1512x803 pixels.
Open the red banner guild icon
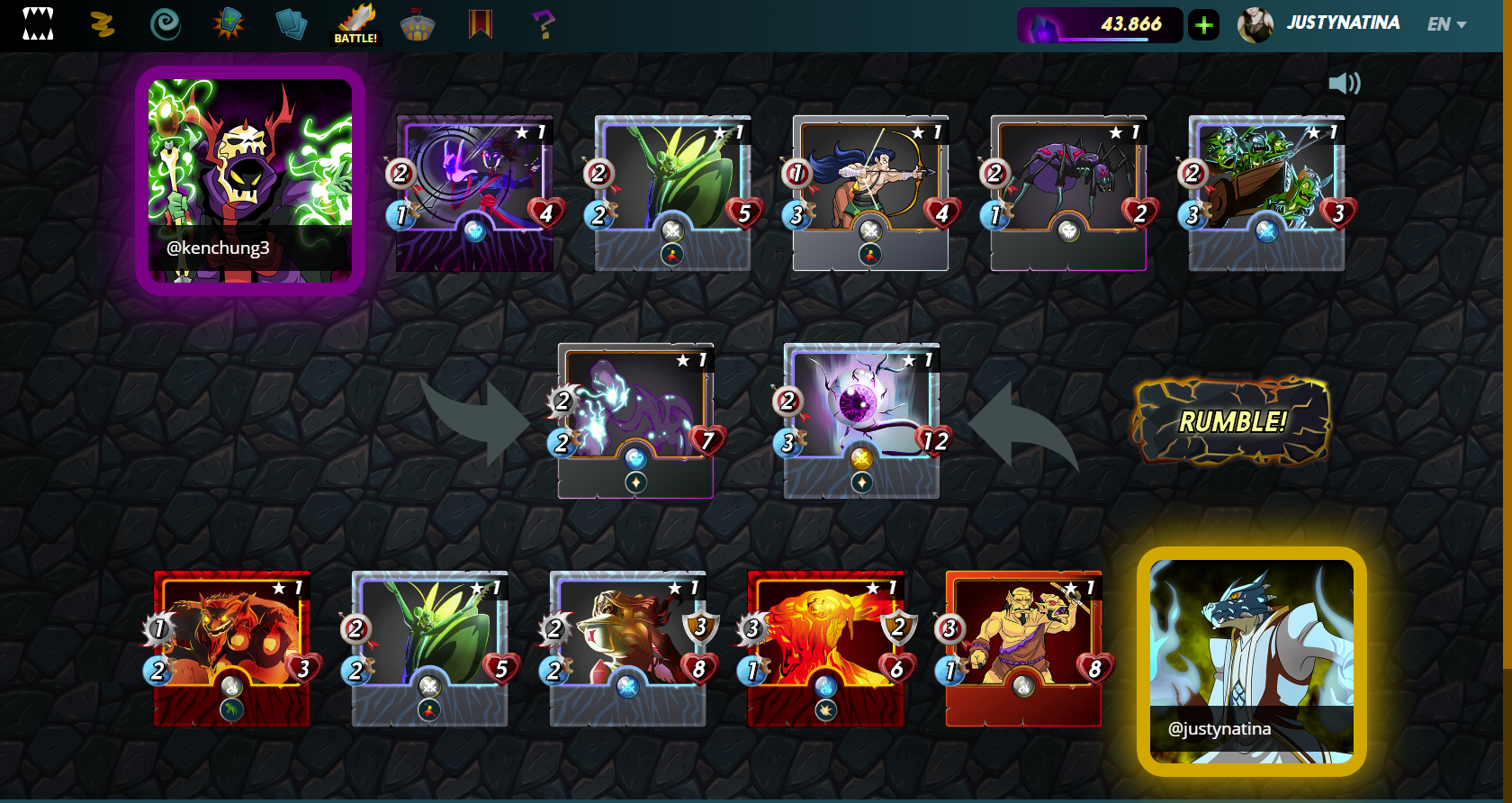pos(481,24)
